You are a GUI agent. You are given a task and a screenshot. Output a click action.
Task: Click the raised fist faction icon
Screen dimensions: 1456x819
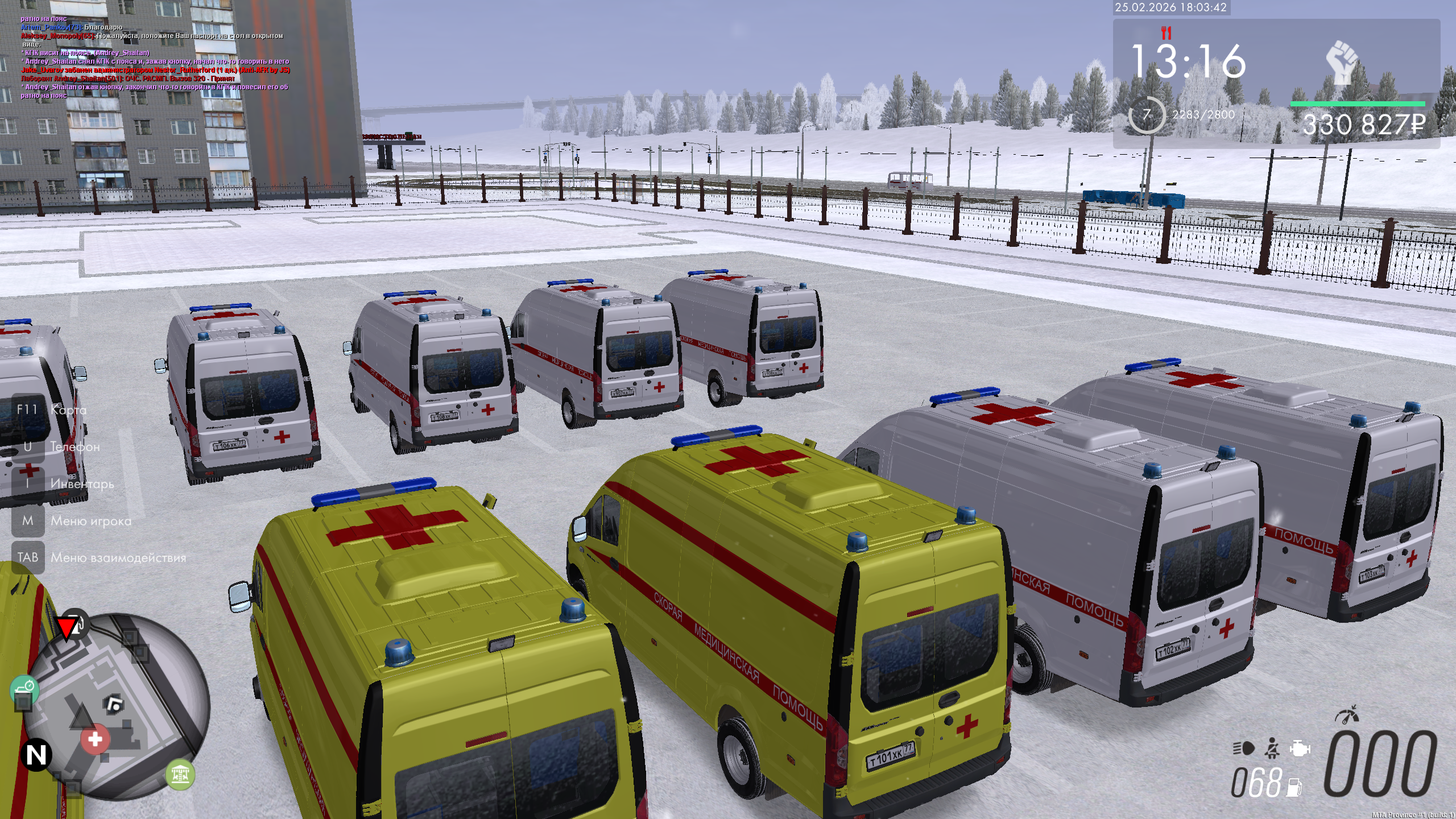click(x=1342, y=61)
